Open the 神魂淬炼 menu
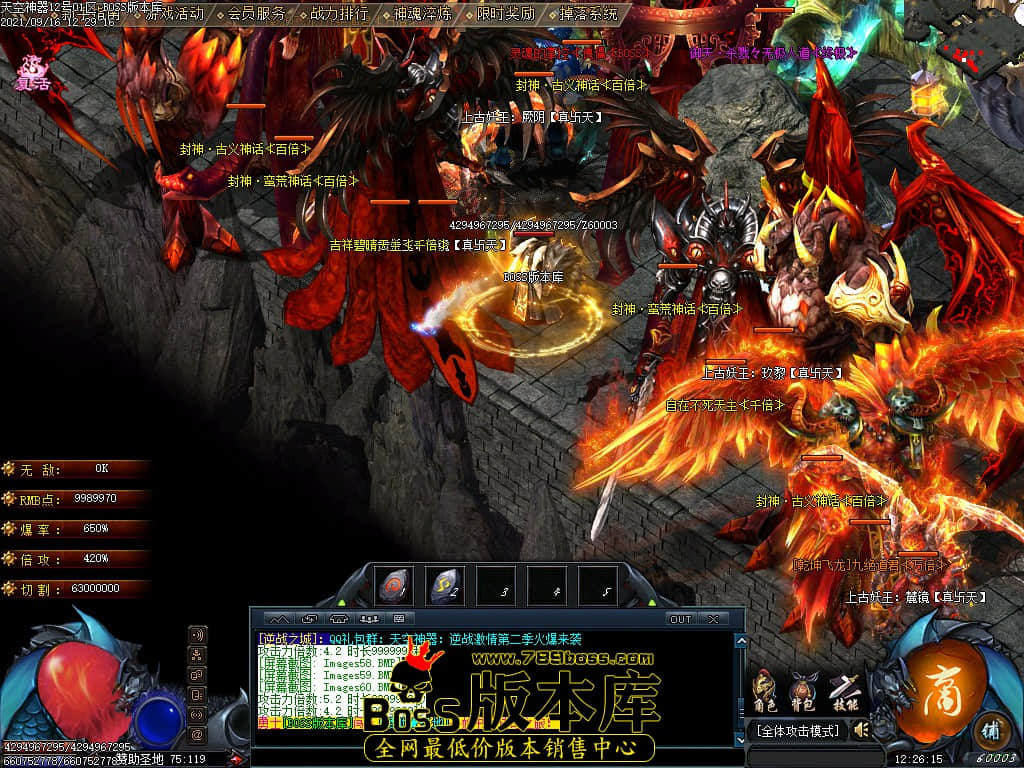 pos(422,14)
